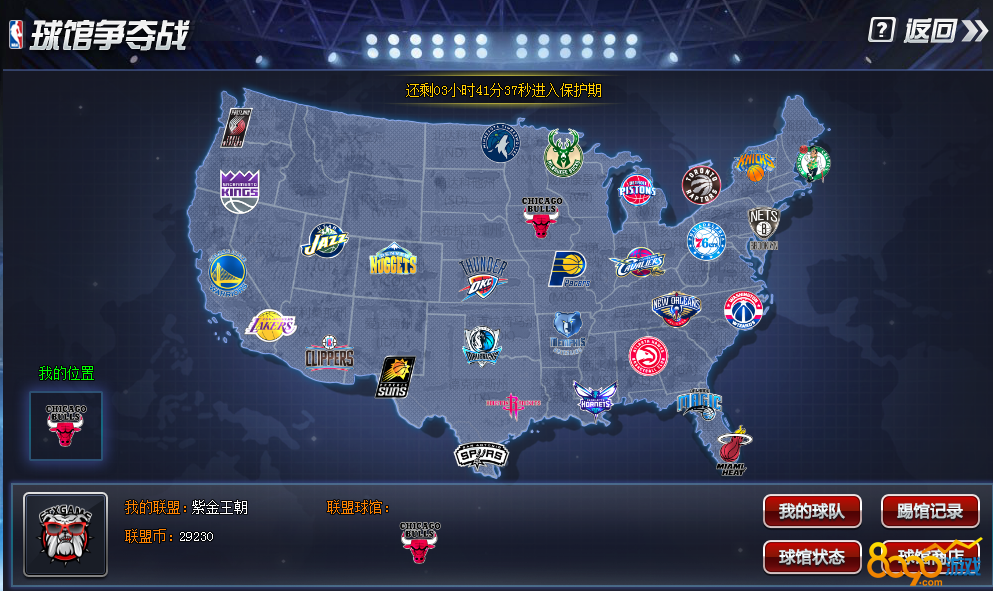Choose the Miami Heat arena logo
The image size is (993, 591).
(733, 450)
